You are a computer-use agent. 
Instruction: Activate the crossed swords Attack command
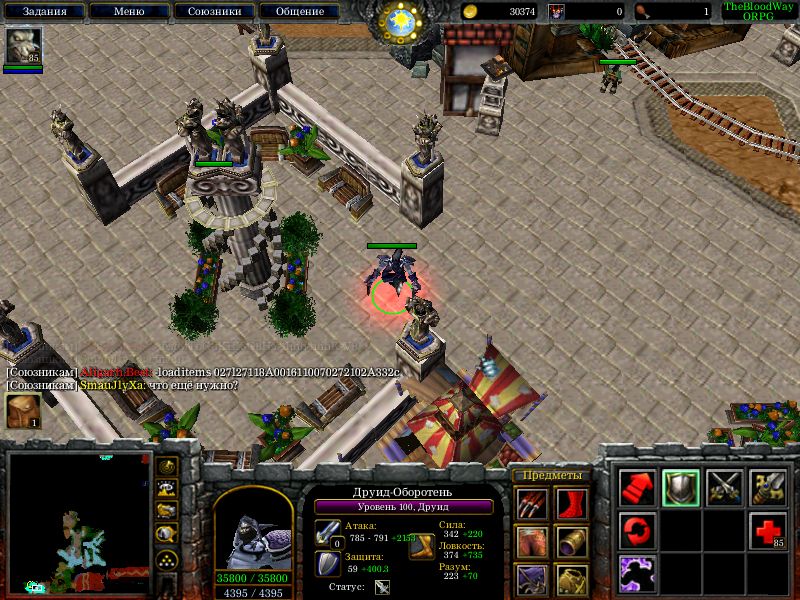(x=724, y=487)
